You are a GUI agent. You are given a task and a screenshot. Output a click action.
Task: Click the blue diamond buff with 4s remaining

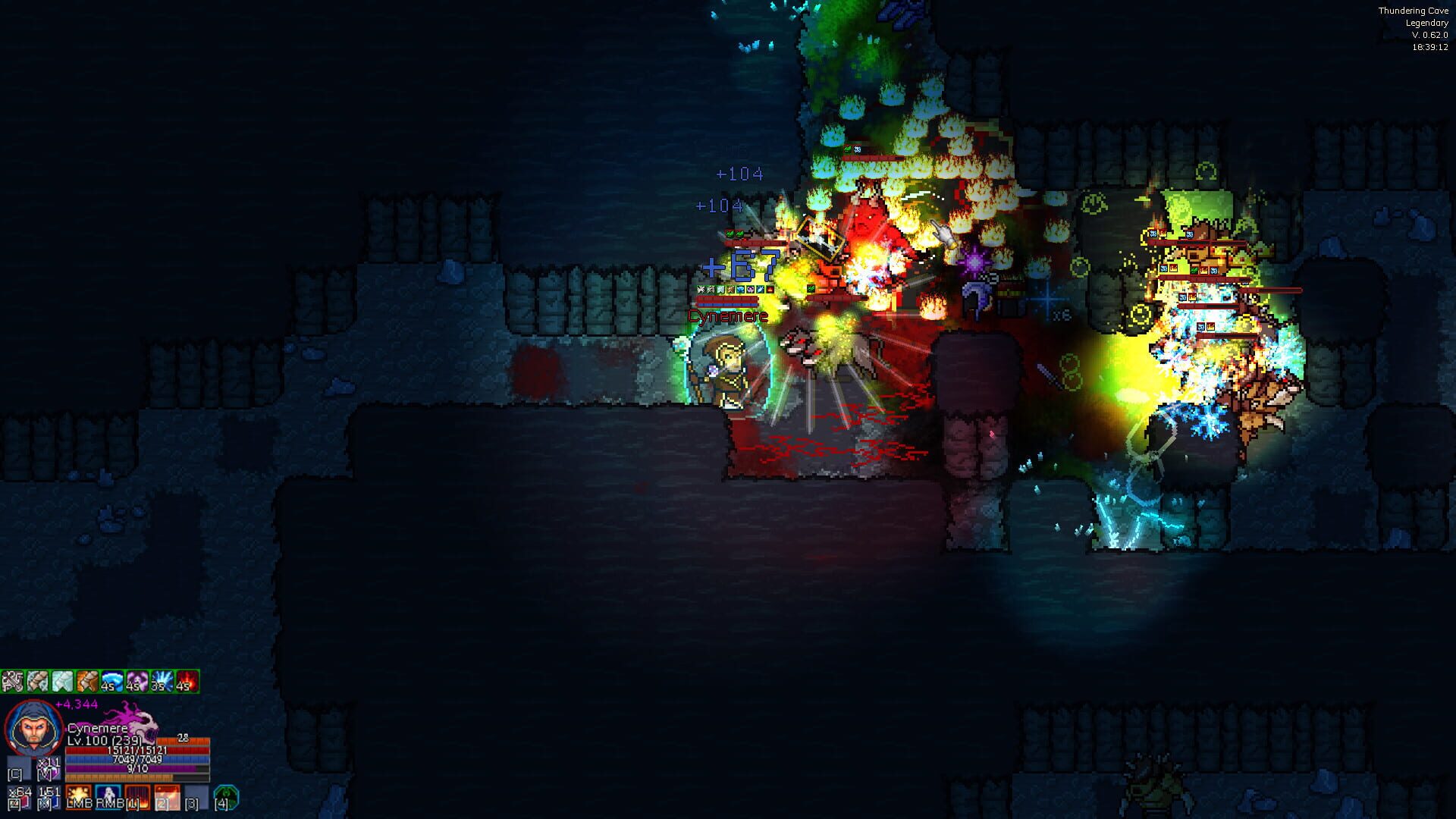click(111, 680)
